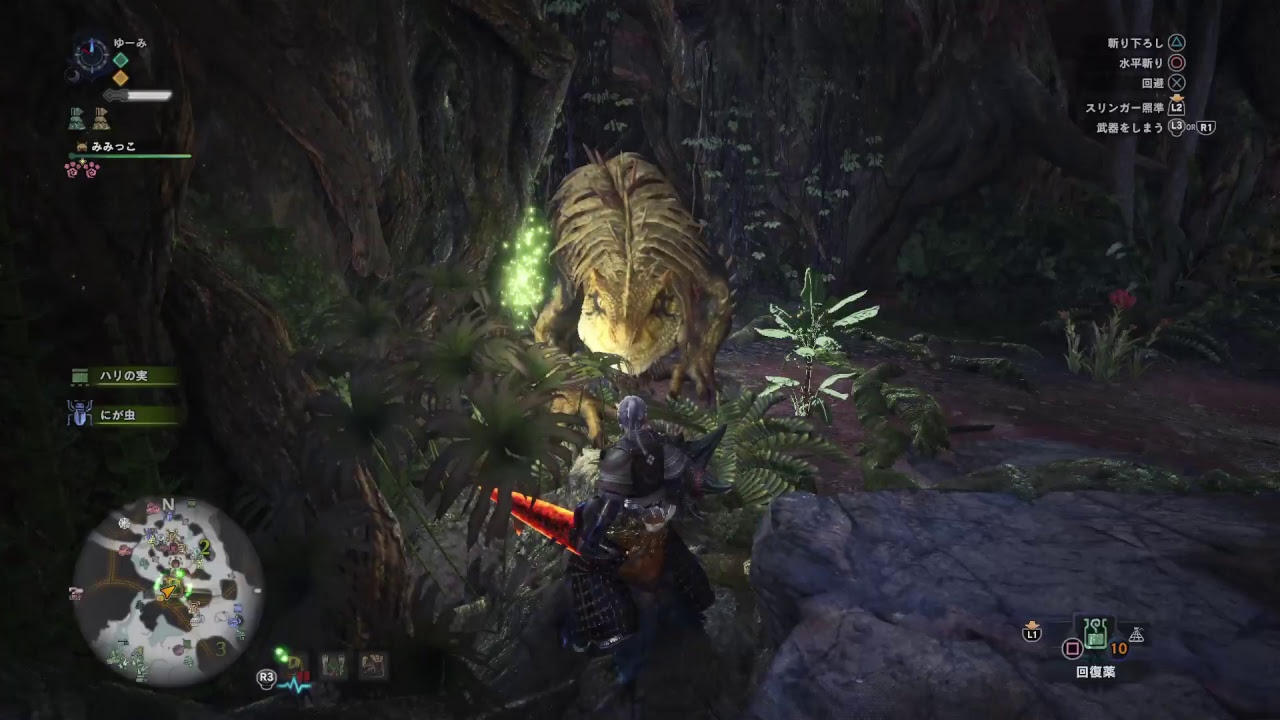Select the green flag buff icon
1280x720 pixels.
click(77, 118)
